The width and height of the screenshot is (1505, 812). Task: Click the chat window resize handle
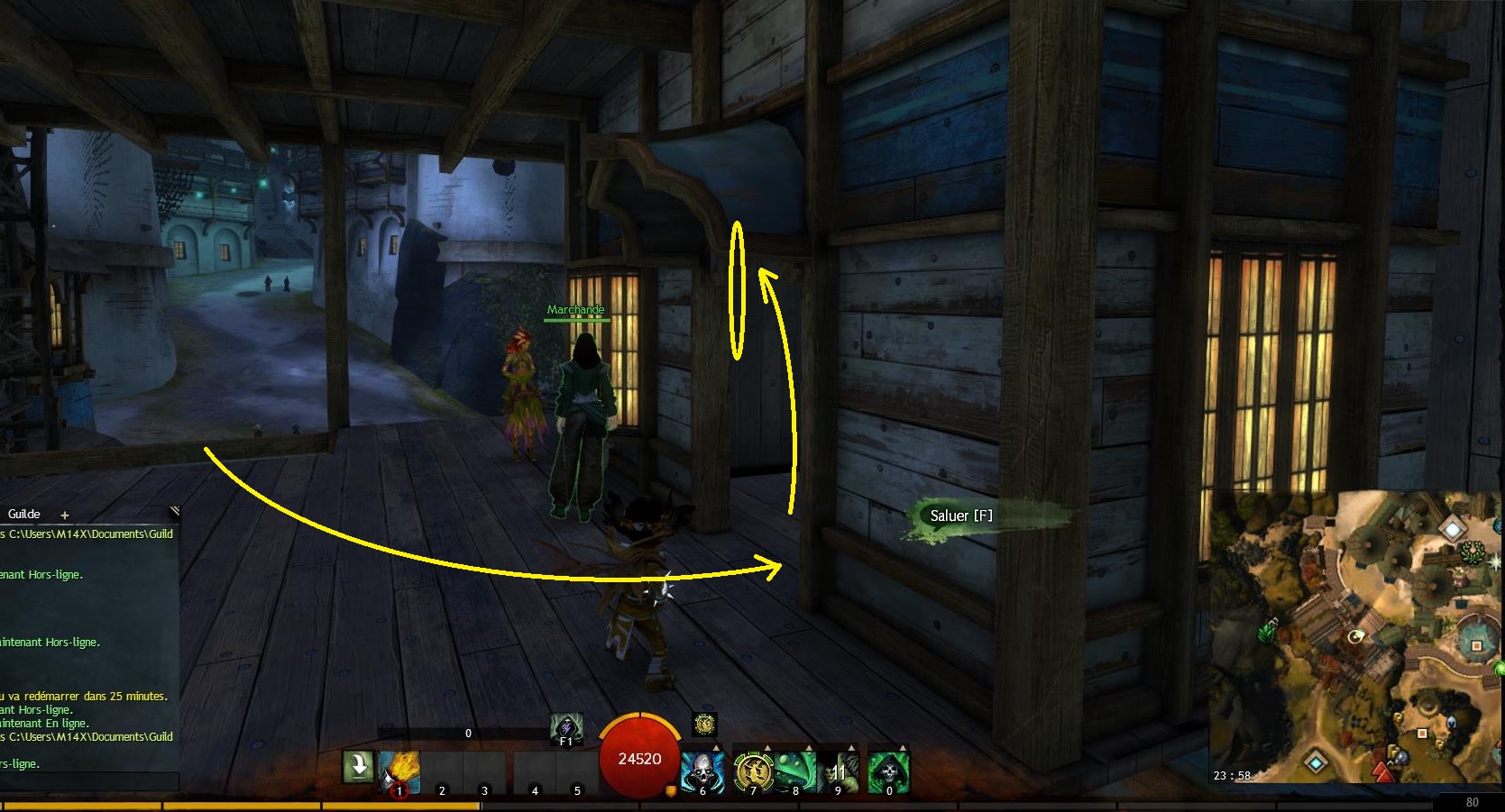(174, 511)
